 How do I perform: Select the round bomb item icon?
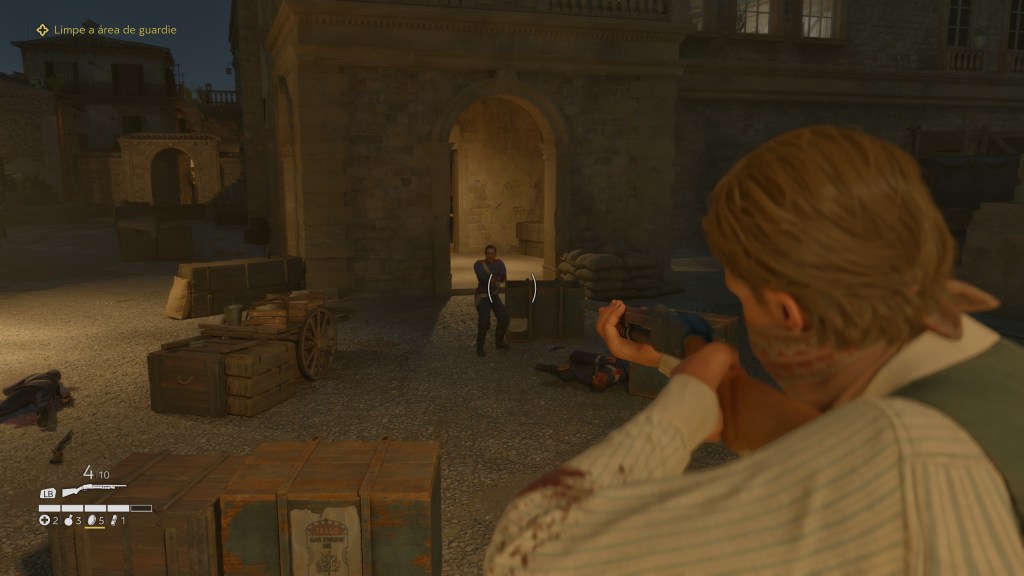pos(68,521)
